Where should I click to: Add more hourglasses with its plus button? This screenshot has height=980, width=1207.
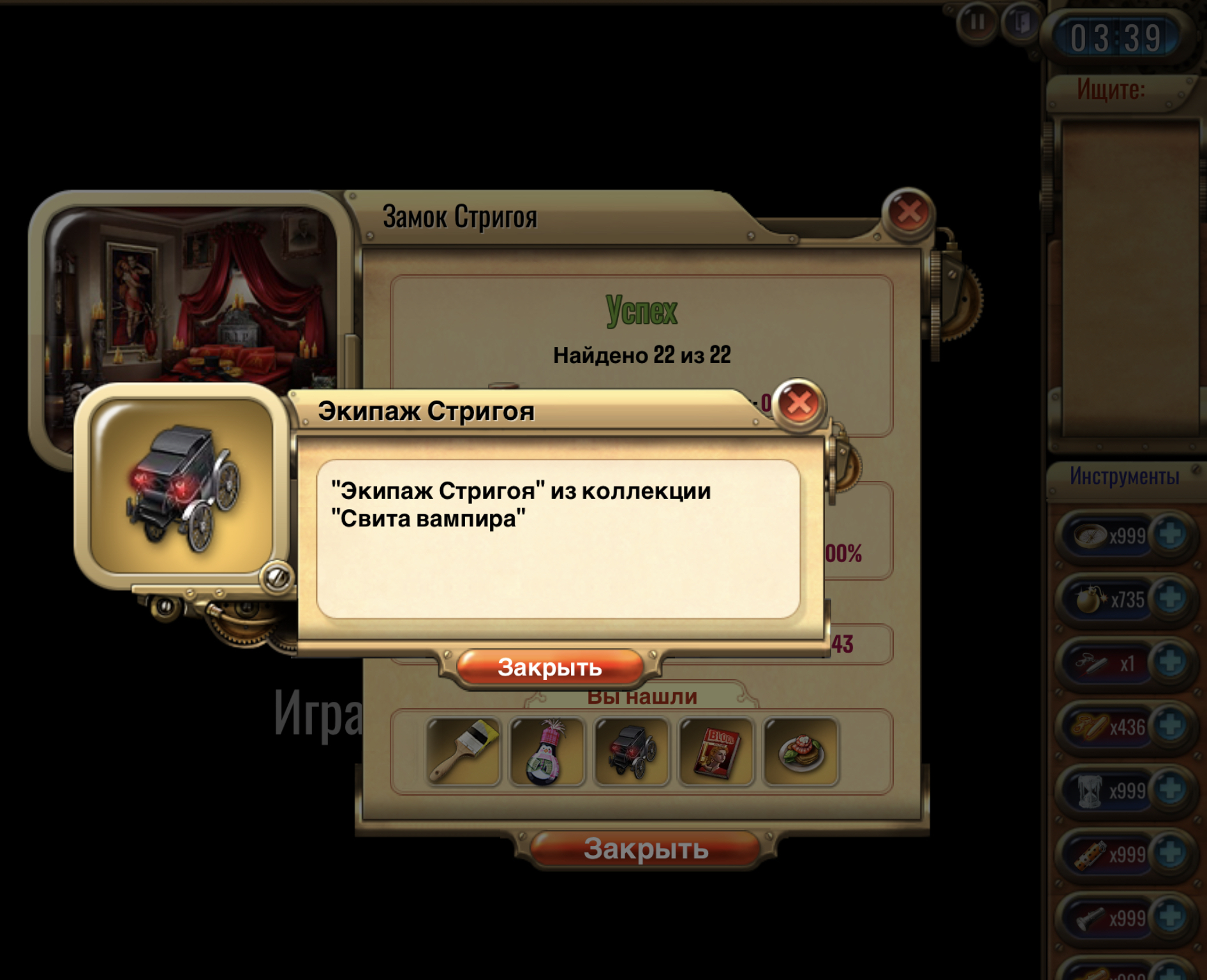click(1171, 789)
